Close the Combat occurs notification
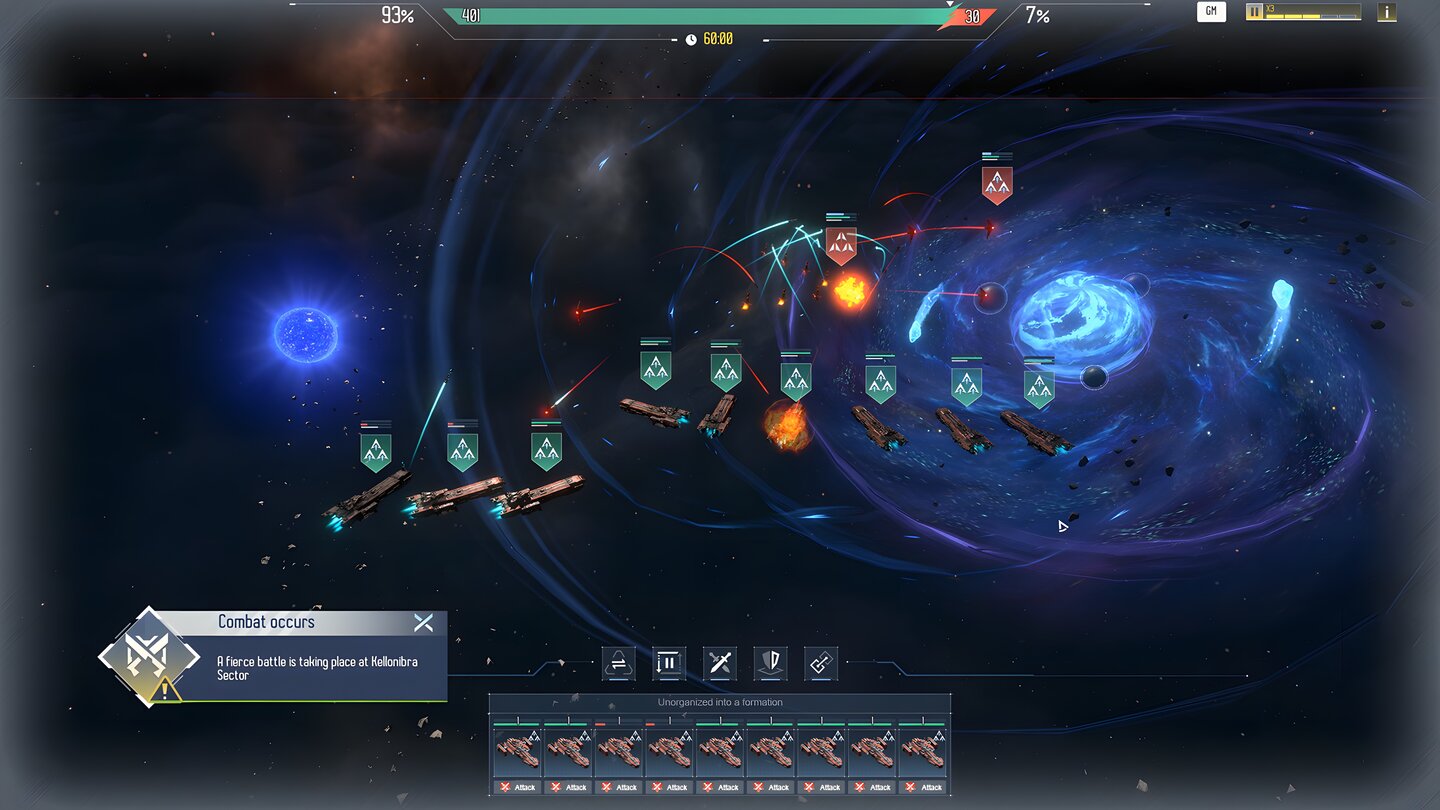 click(x=423, y=623)
